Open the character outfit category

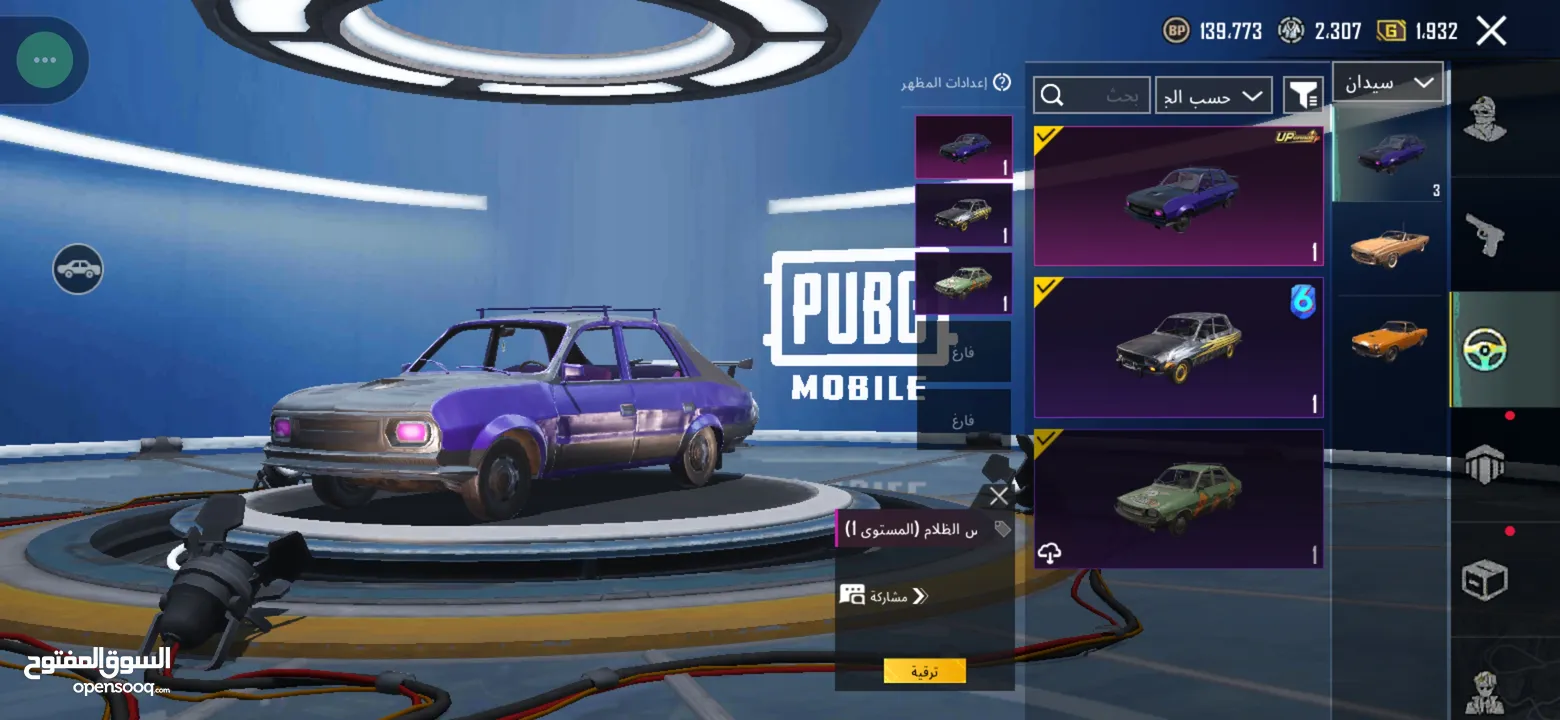[1485, 120]
